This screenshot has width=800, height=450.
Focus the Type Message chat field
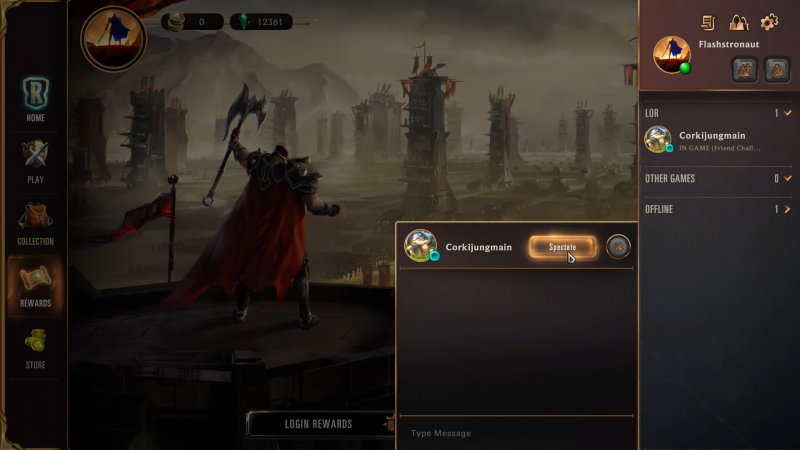click(x=516, y=433)
